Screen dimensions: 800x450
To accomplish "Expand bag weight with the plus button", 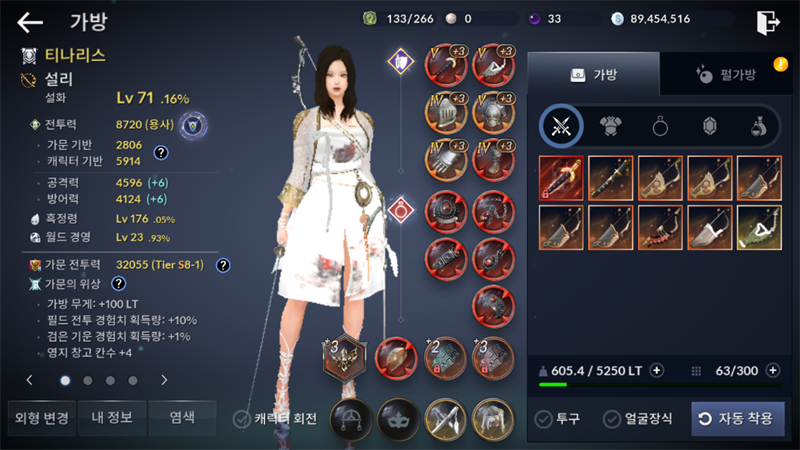I will click(657, 370).
